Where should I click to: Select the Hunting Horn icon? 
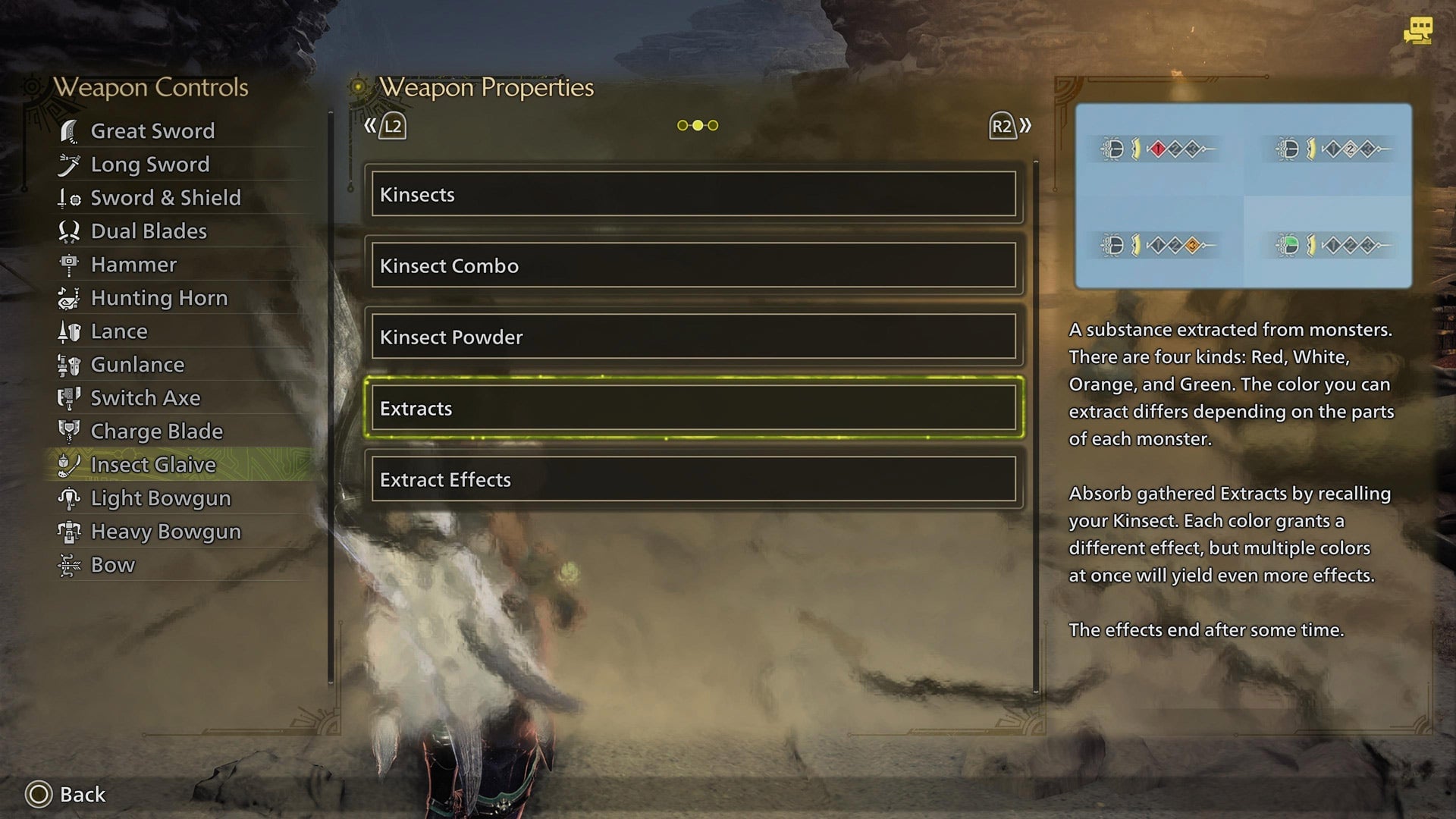pos(71,298)
